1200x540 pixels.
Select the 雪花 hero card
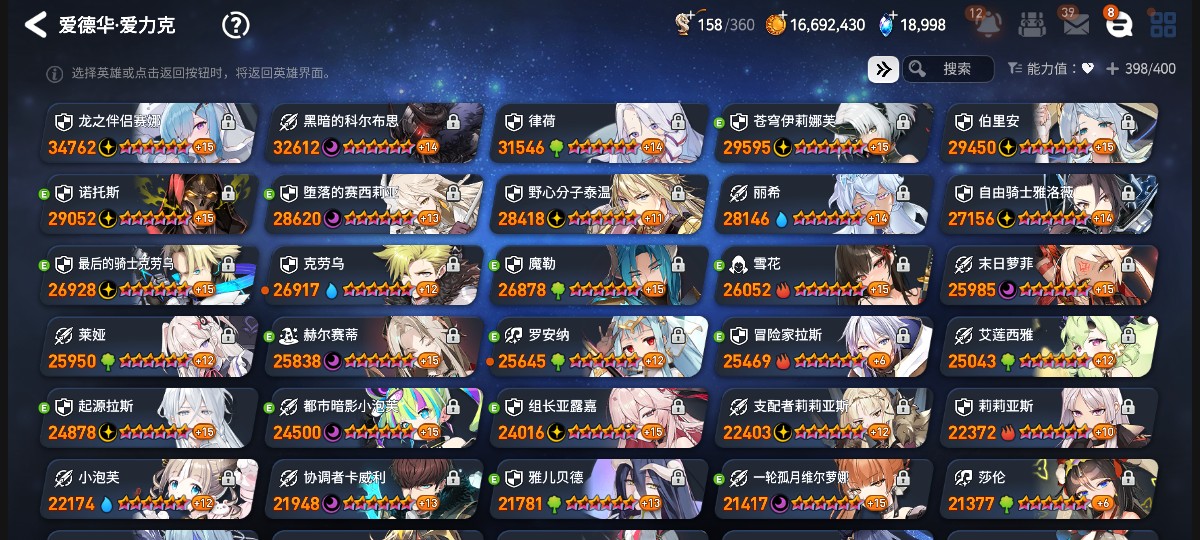pos(825,275)
